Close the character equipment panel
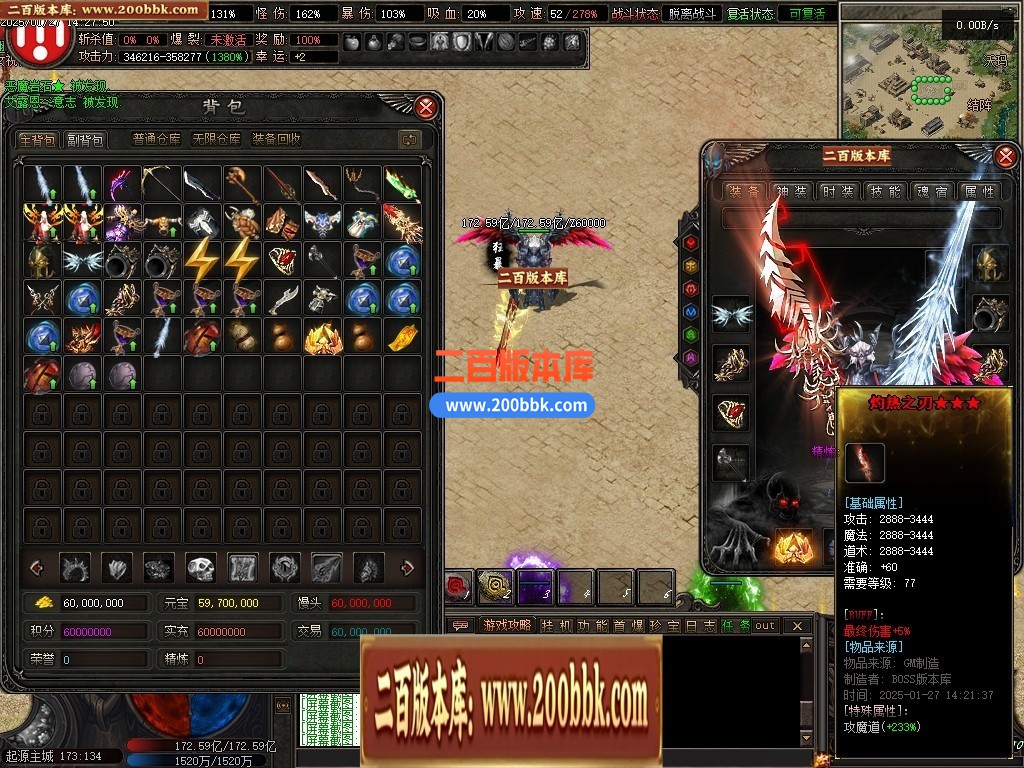1024x768 pixels. pyautogui.click(x=1006, y=155)
